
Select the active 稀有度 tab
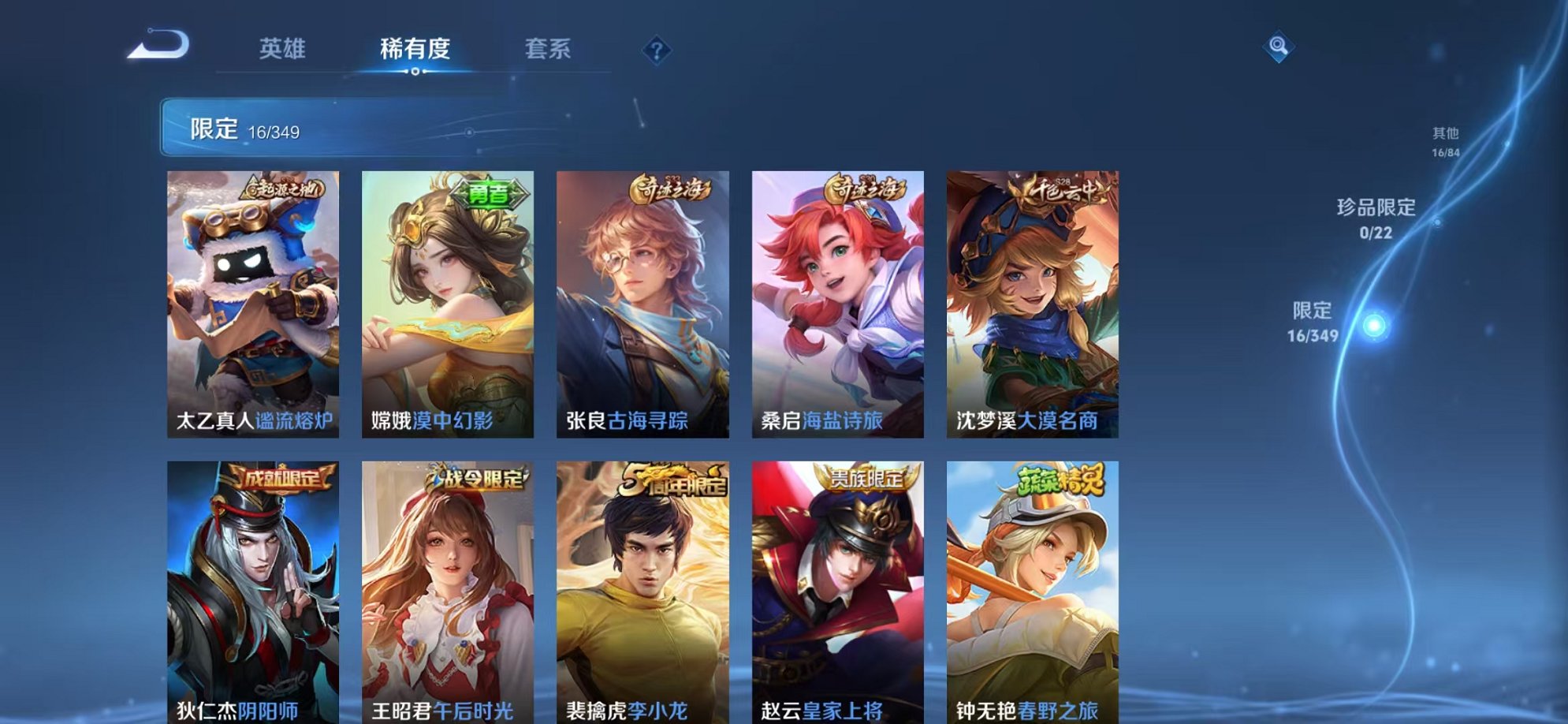[415, 49]
